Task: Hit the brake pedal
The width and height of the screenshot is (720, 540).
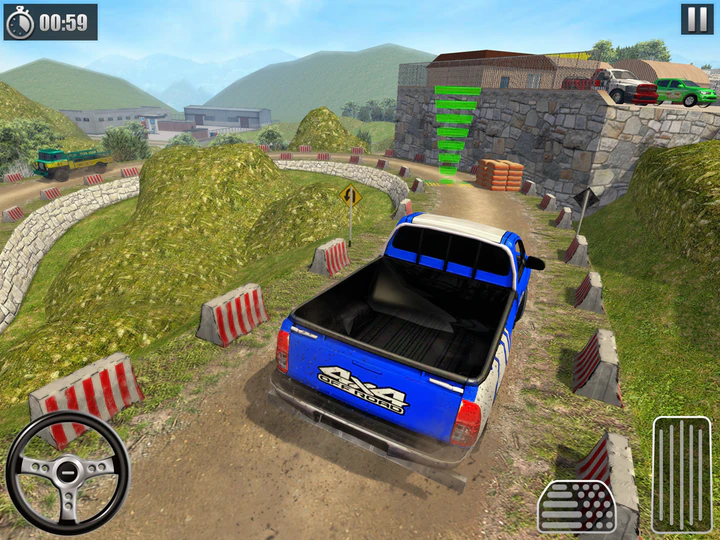Action: click(576, 506)
